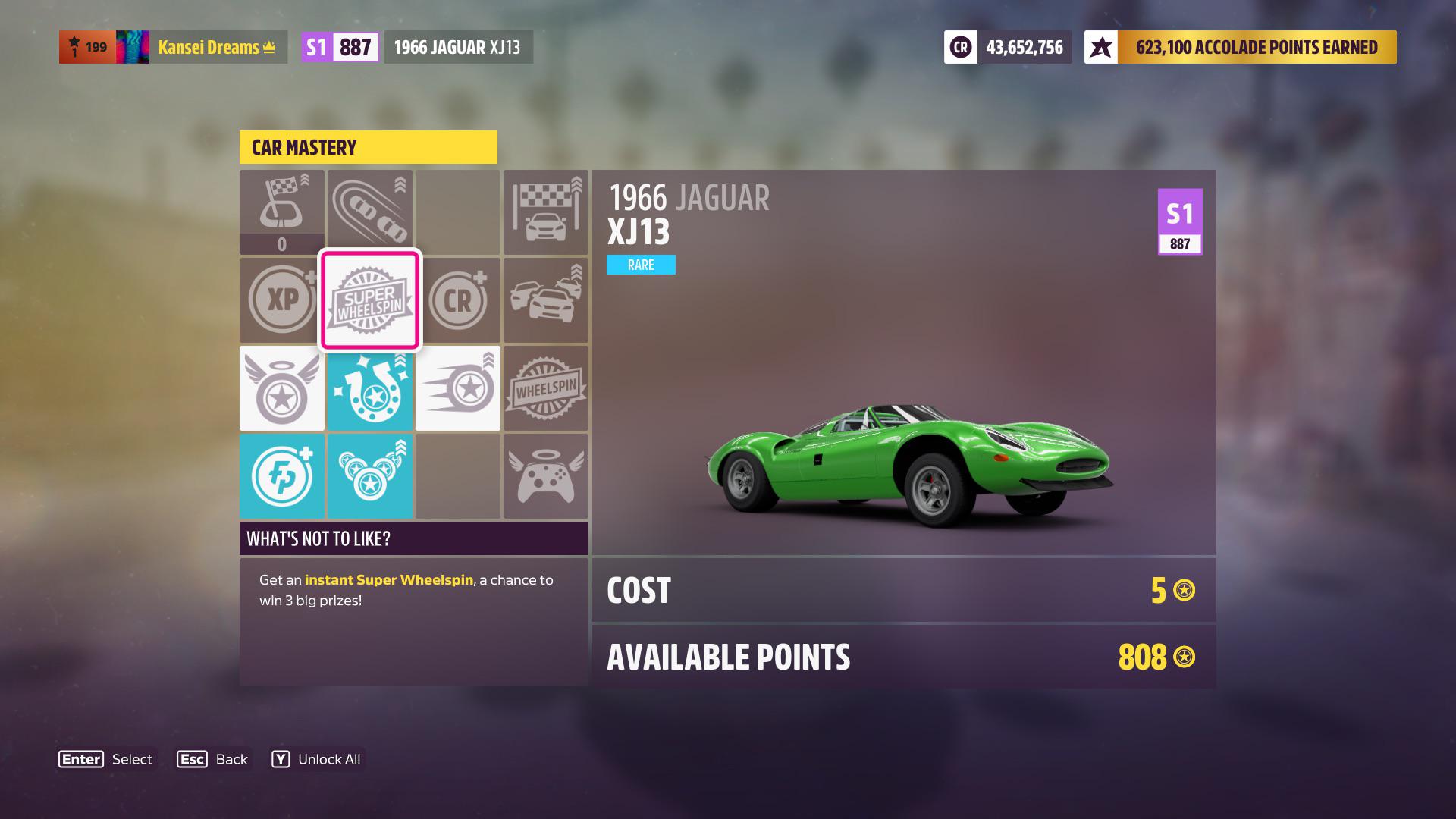Confirm with the Select option
The width and height of the screenshot is (1456, 819).
point(106,759)
